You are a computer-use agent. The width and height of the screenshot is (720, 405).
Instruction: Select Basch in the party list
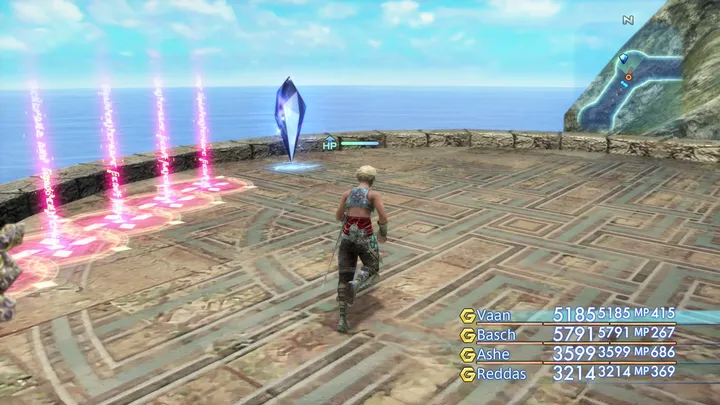[x=496, y=334]
